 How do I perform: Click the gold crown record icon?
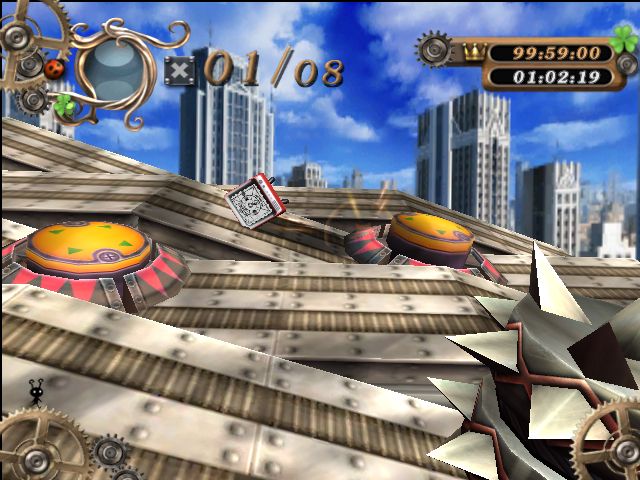(473, 51)
